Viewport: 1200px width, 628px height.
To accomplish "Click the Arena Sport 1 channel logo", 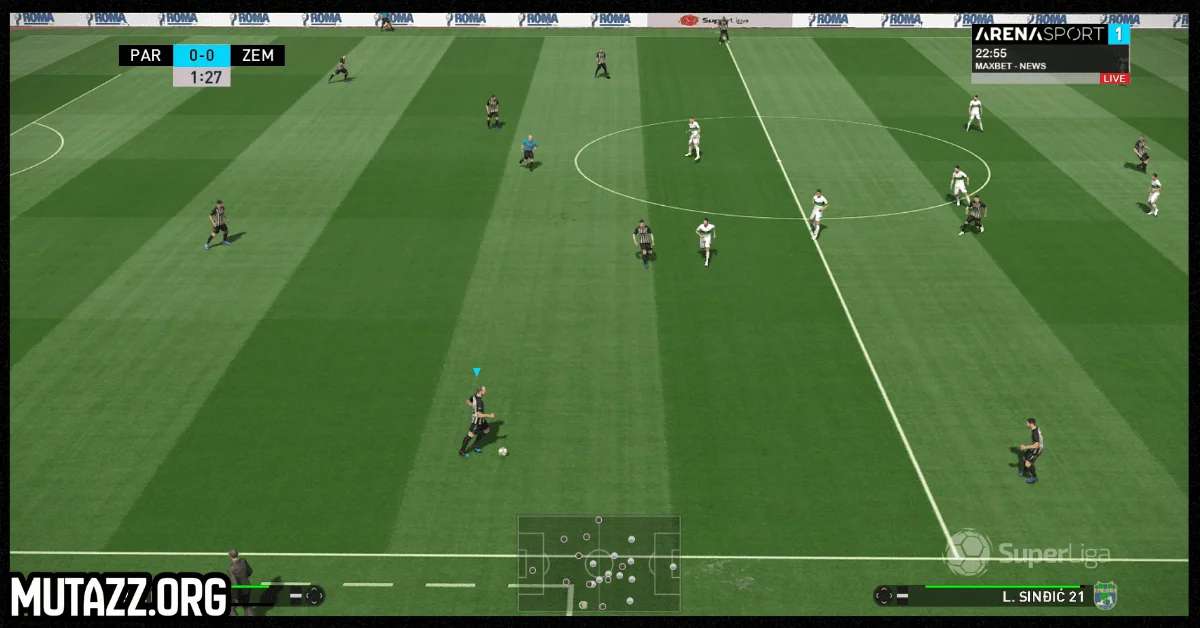I will point(1051,34).
